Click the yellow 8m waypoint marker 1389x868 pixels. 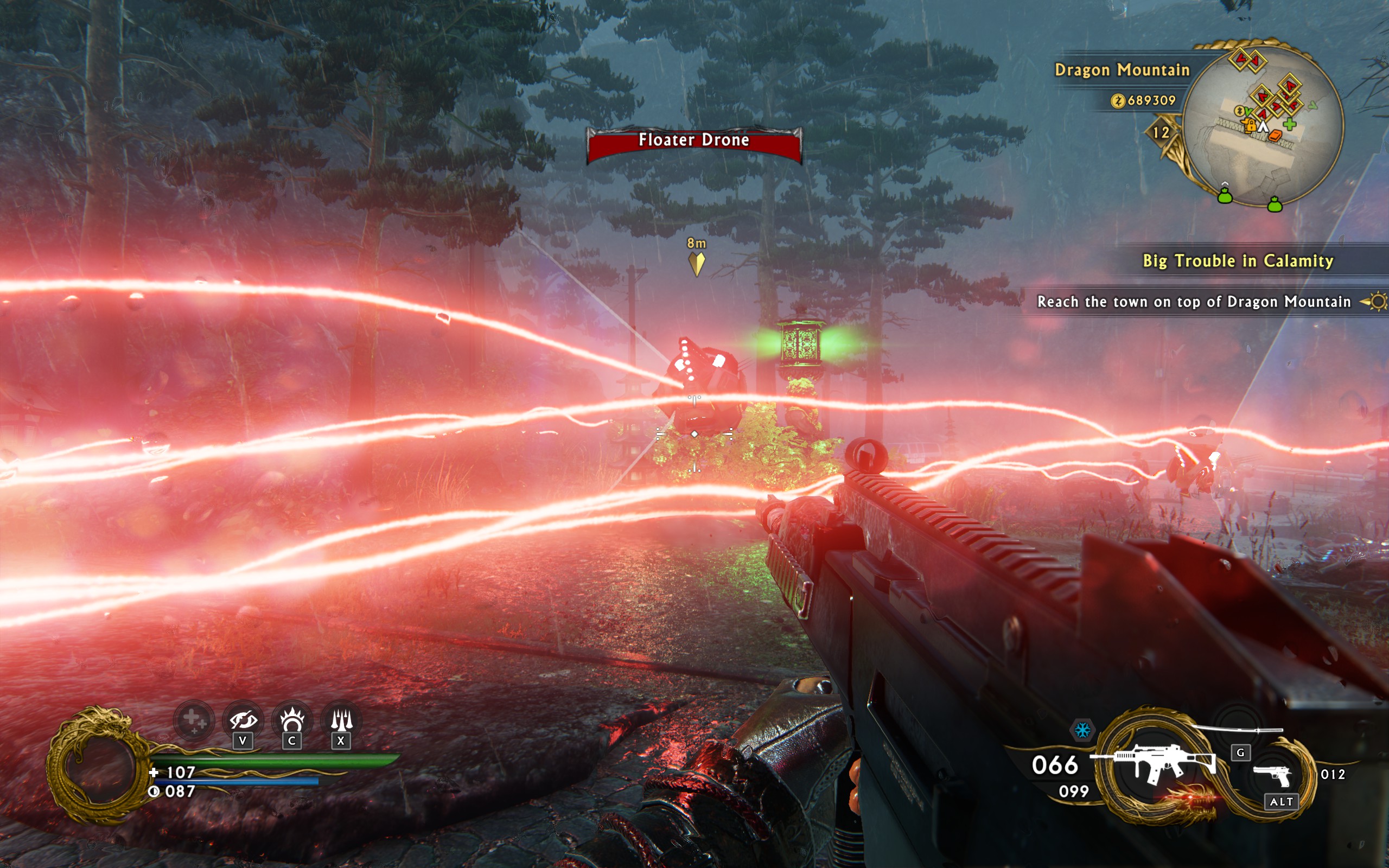point(696,264)
